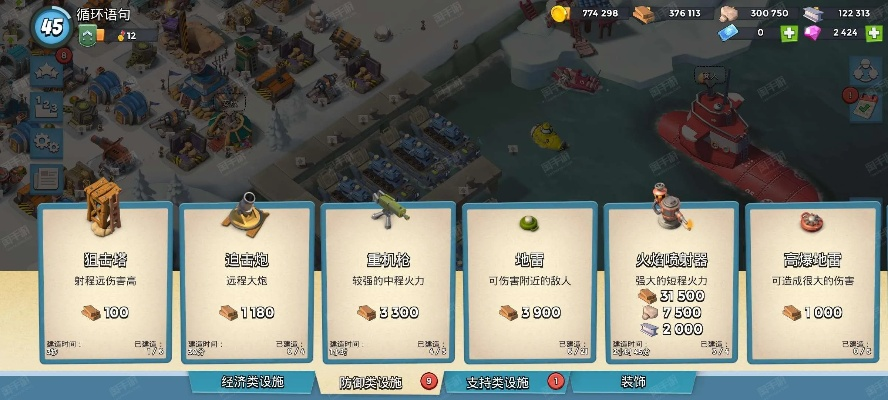Open the gears settings button

click(x=47, y=143)
